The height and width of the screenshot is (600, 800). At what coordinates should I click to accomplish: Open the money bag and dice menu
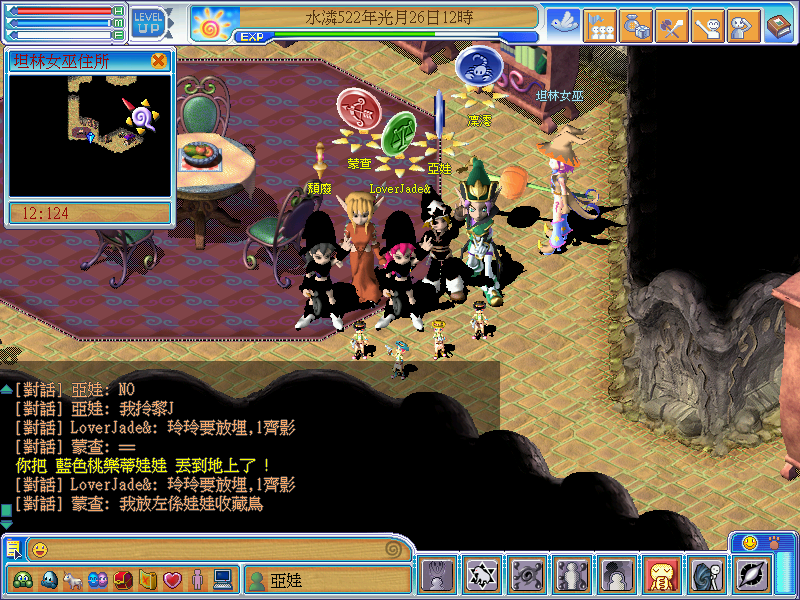click(x=636, y=26)
